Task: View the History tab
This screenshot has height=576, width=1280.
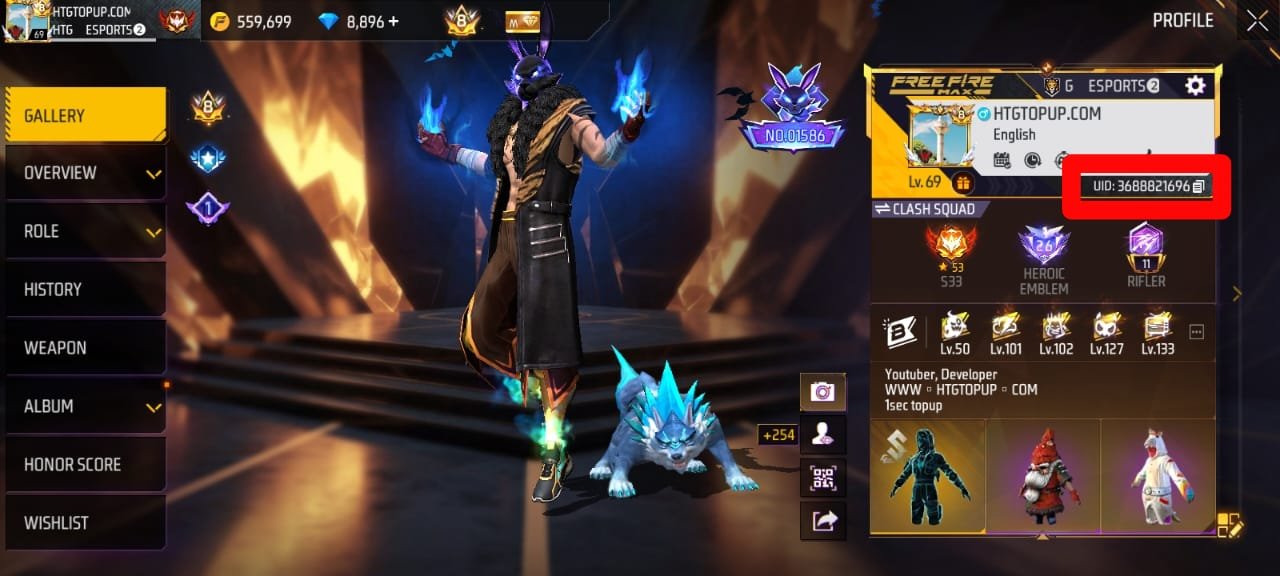Action: (x=85, y=289)
